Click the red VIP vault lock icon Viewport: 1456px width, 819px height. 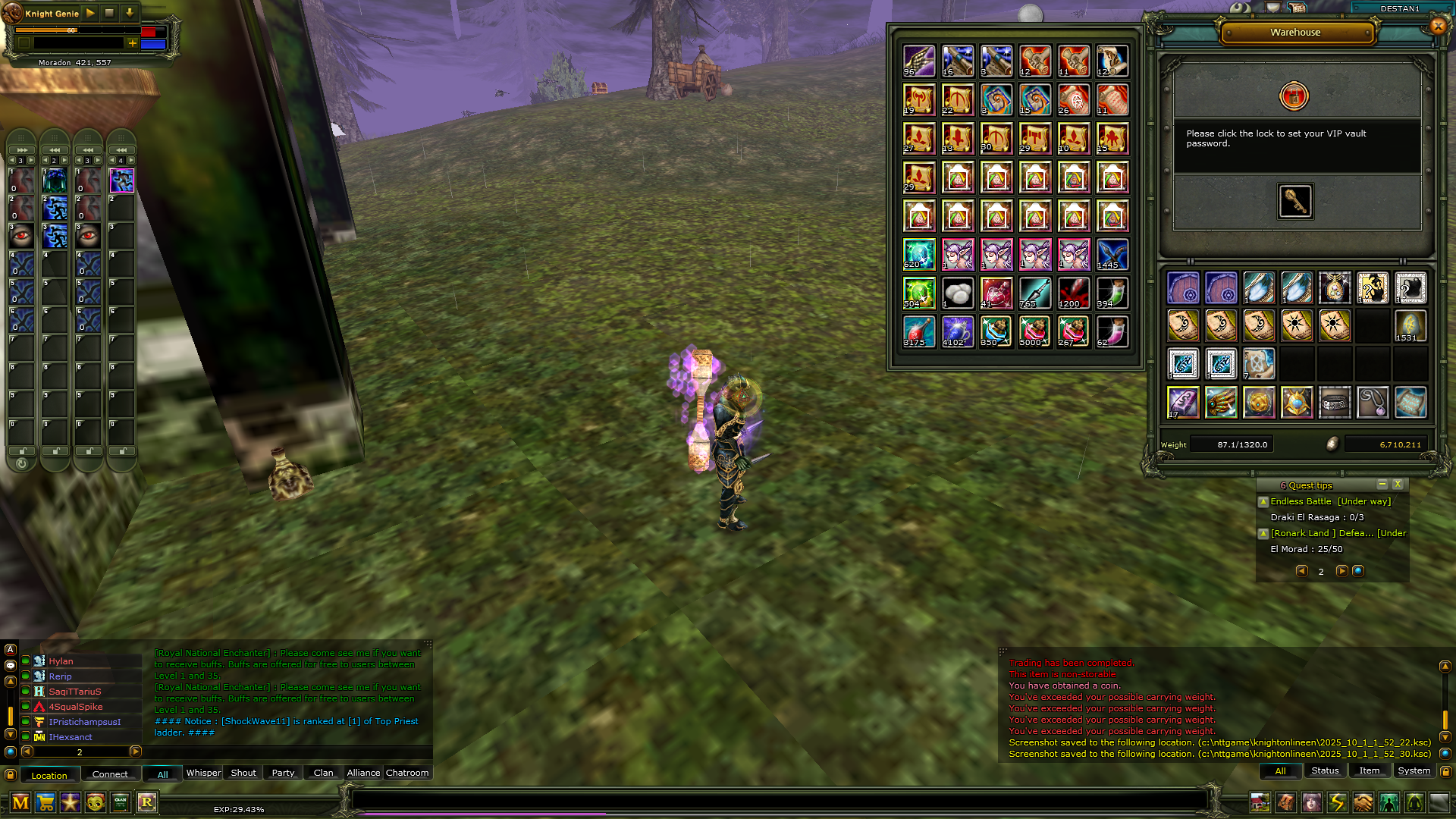tap(1294, 96)
